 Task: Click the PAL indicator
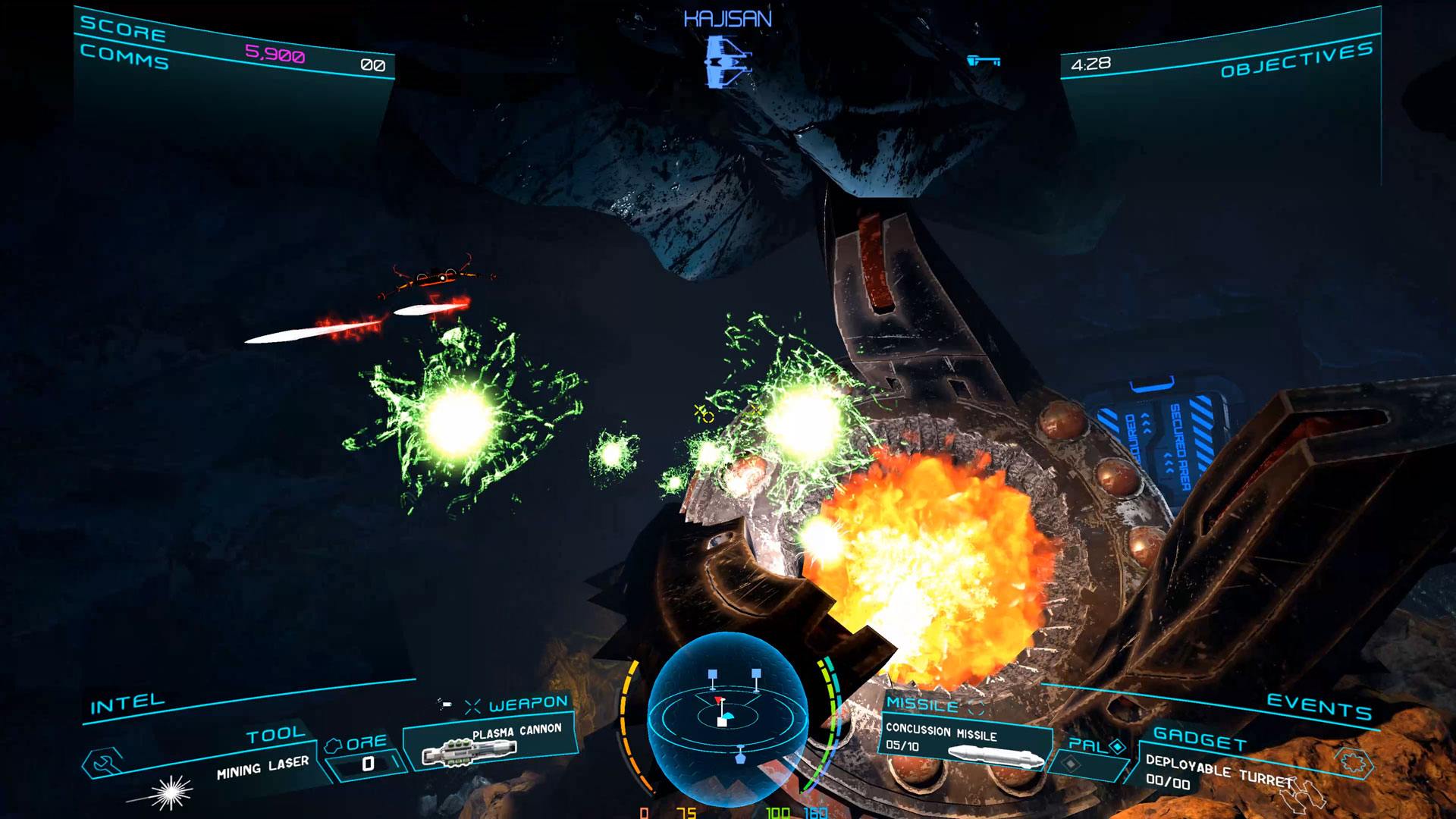point(1094,747)
